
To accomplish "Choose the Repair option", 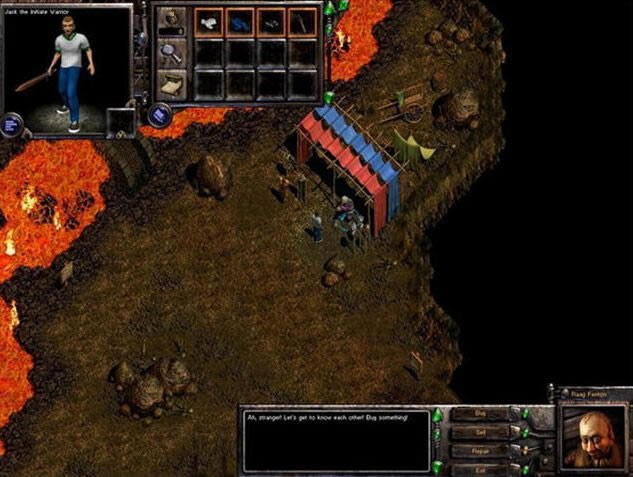I will 478,450.
